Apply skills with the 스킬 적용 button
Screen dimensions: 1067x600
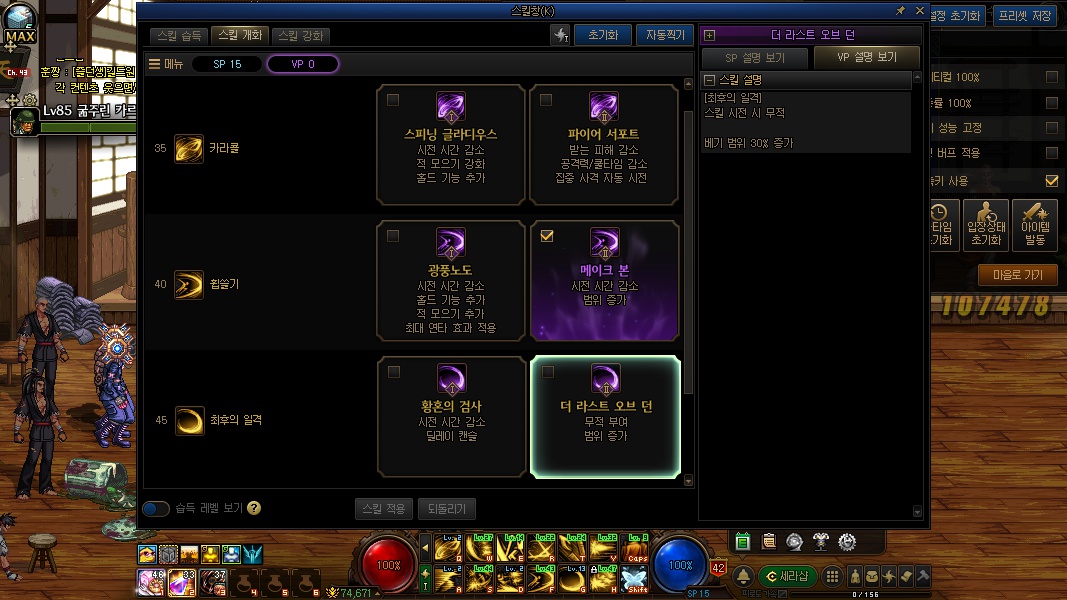(383, 509)
